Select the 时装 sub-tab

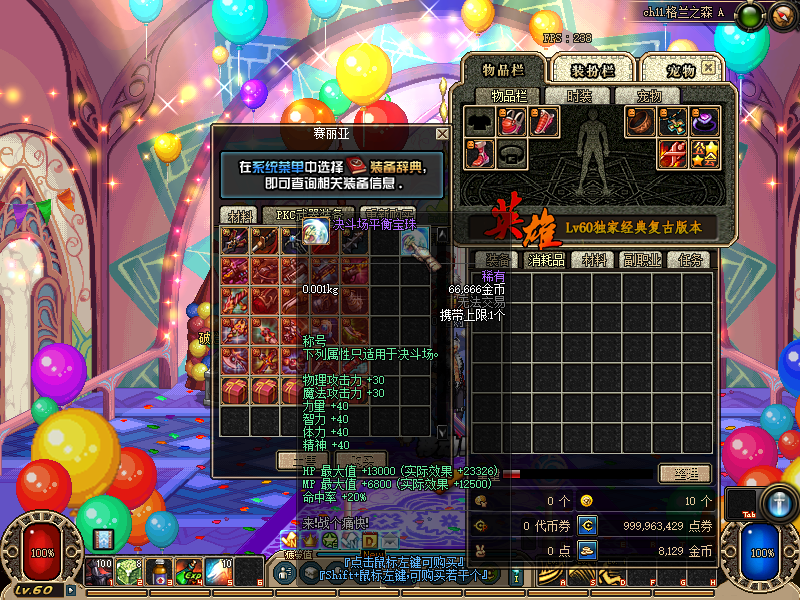coord(579,96)
